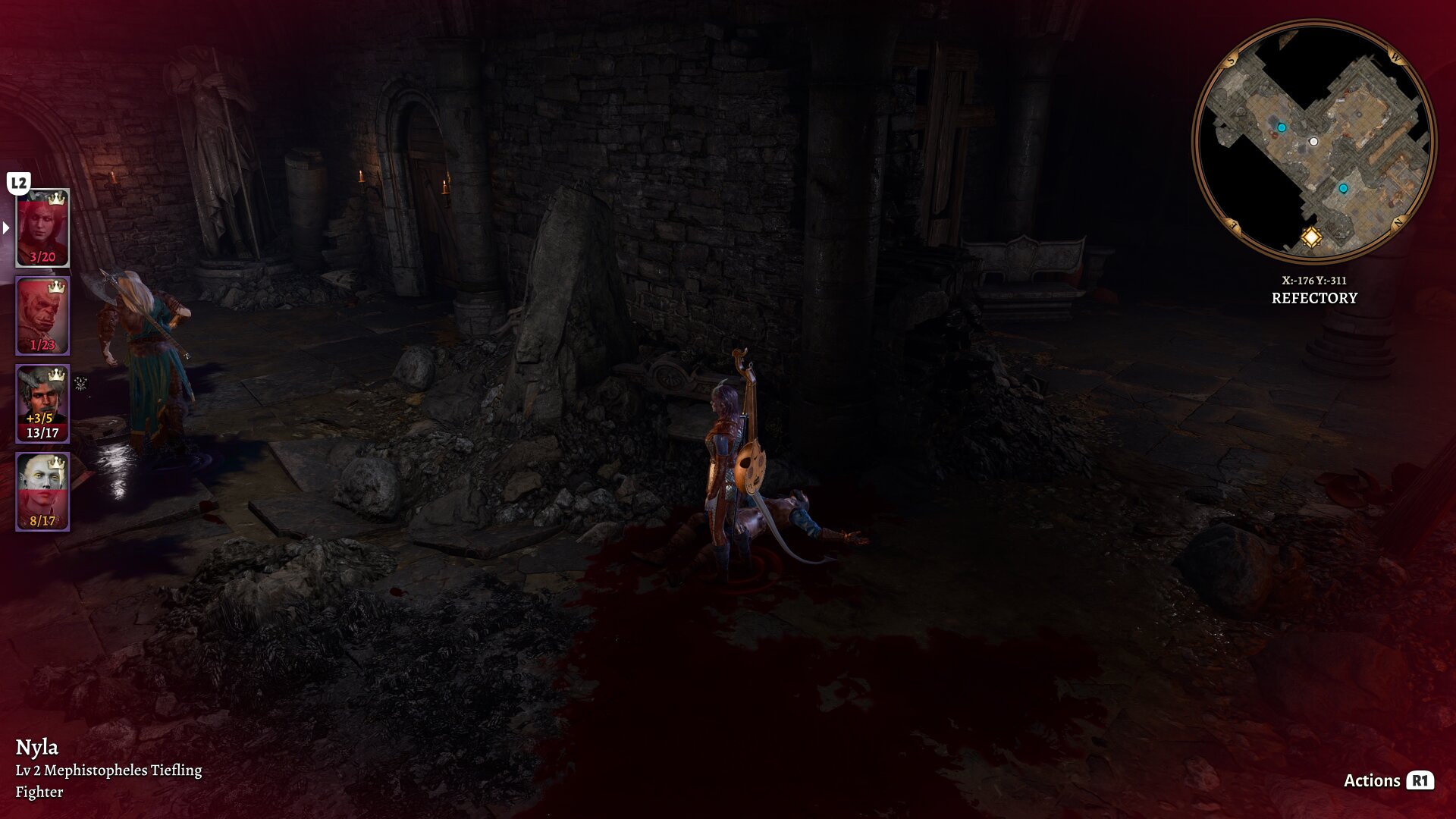This screenshot has width=1456, height=819.
Task: Choose the red-skinned party portrait with 1/23 HP
Action: [x=42, y=315]
